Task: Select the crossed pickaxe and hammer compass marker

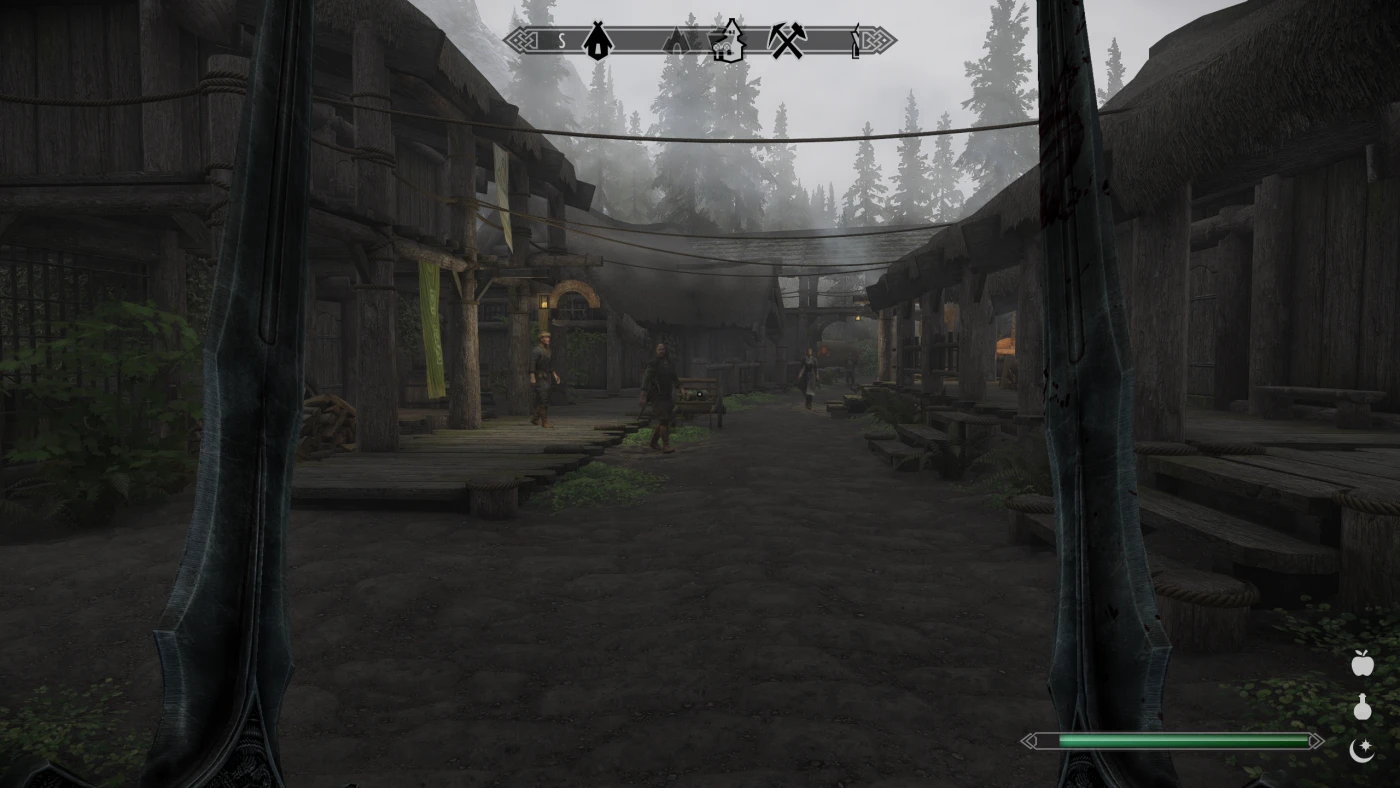Action: [787, 41]
